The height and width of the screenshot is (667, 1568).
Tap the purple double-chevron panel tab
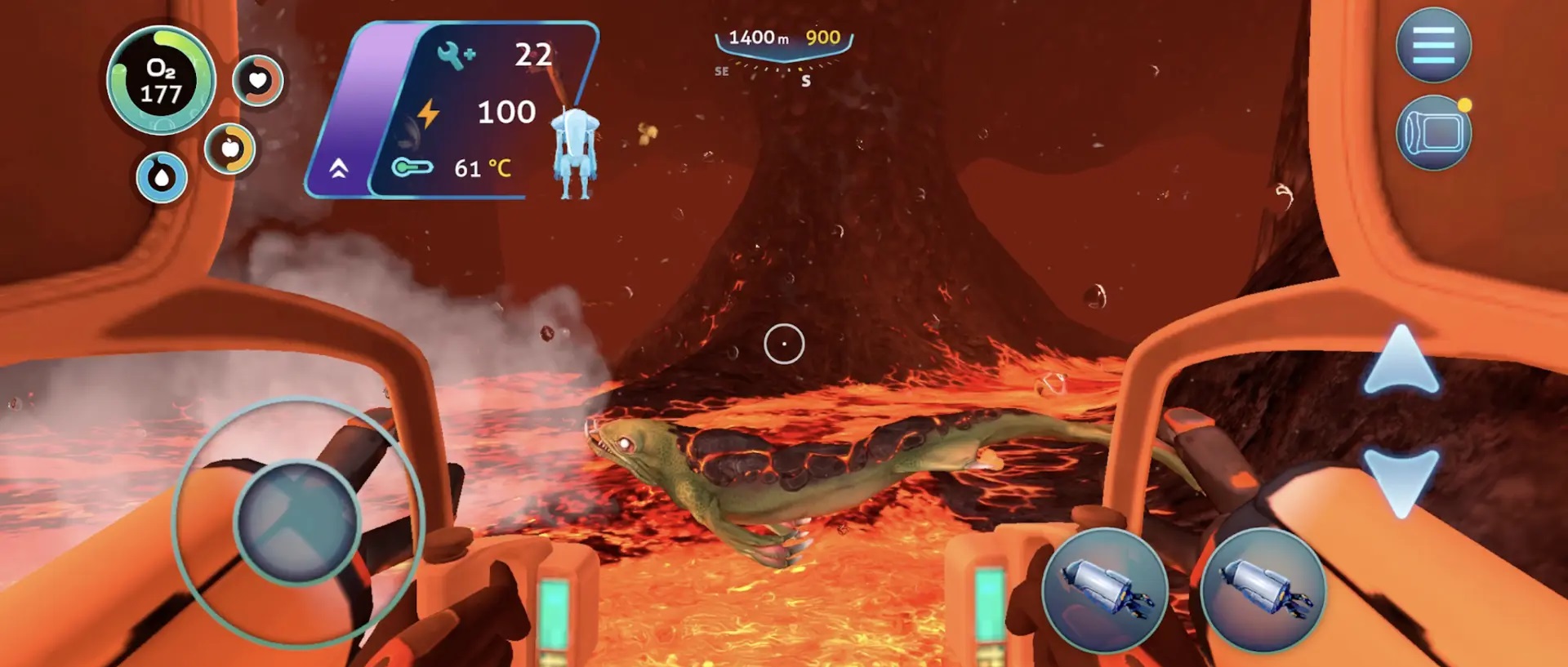(339, 169)
